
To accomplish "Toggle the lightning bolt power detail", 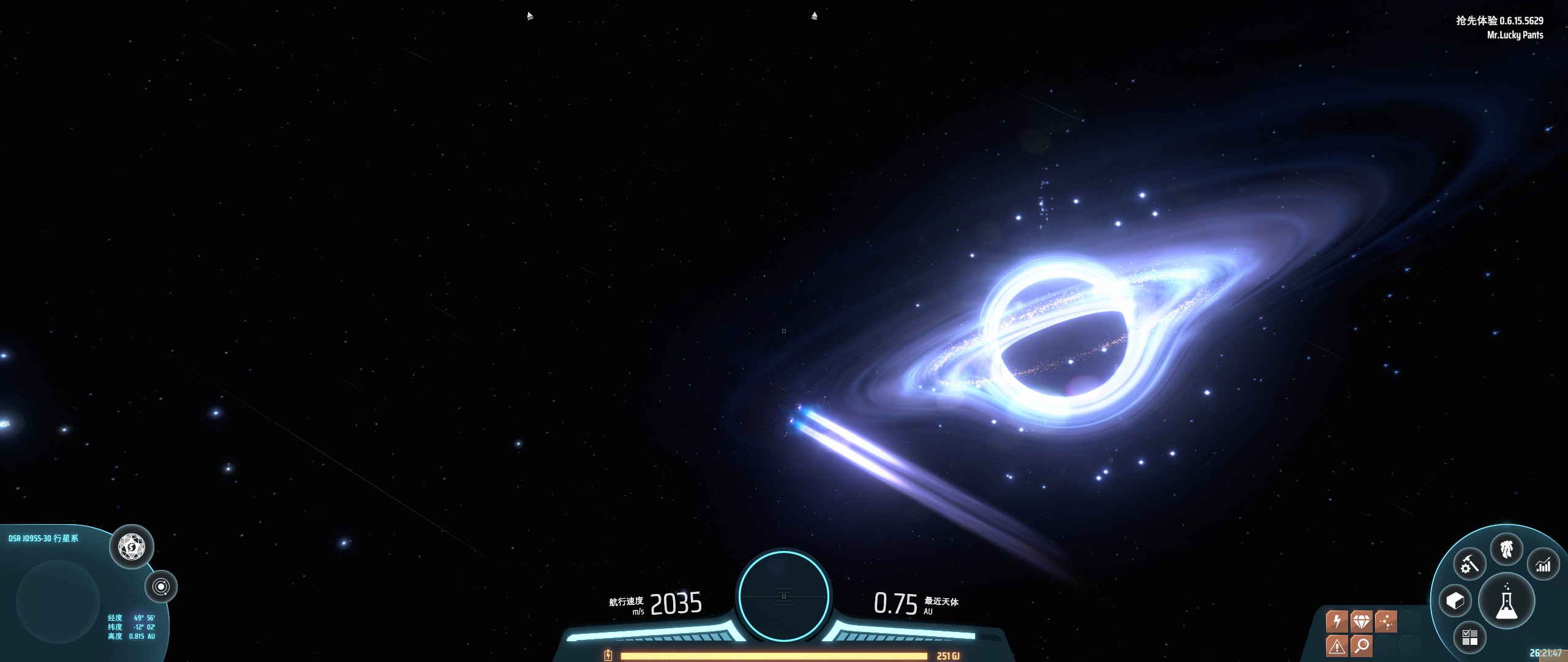I will click(1337, 622).
